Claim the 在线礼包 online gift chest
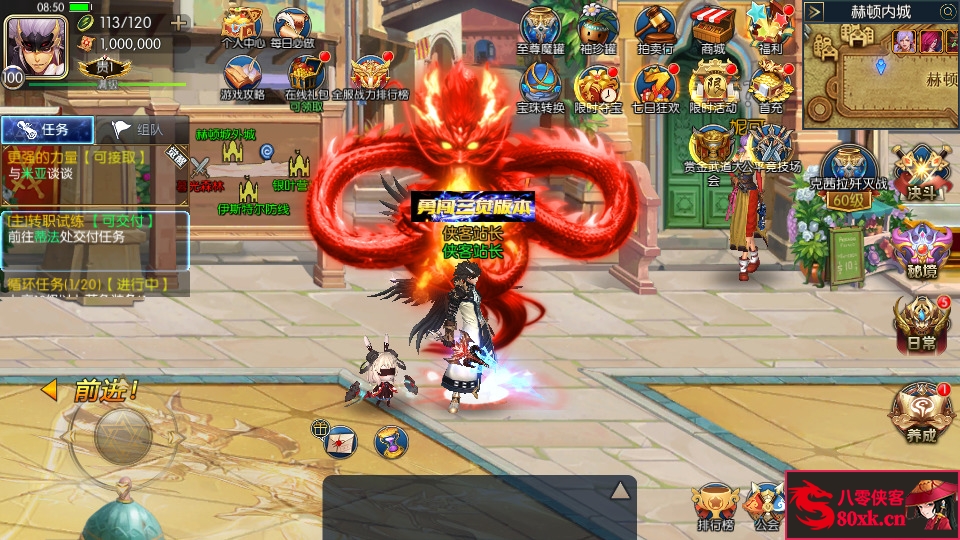 [306, 77]
